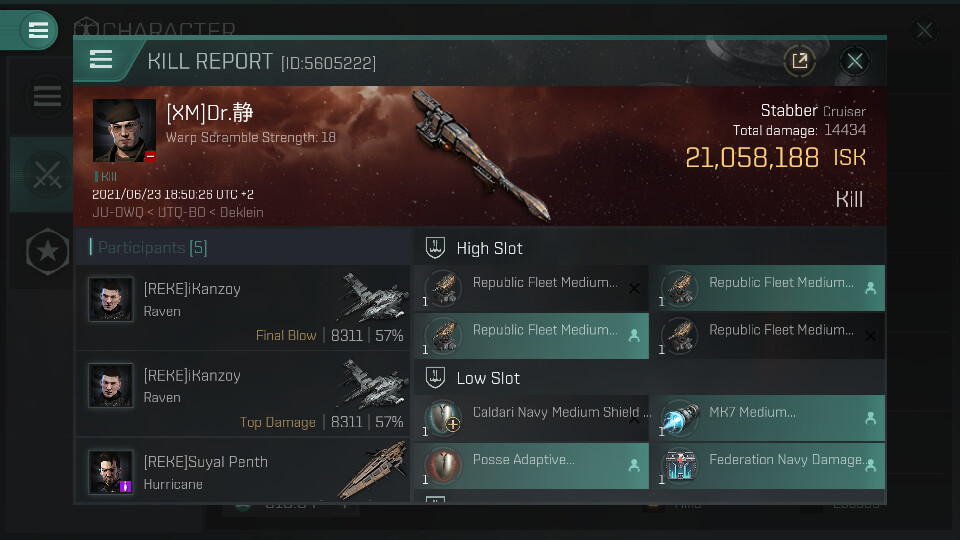Inspect the Posse Adaptive module slot
The image size is (960, 540).
[530, 467]
